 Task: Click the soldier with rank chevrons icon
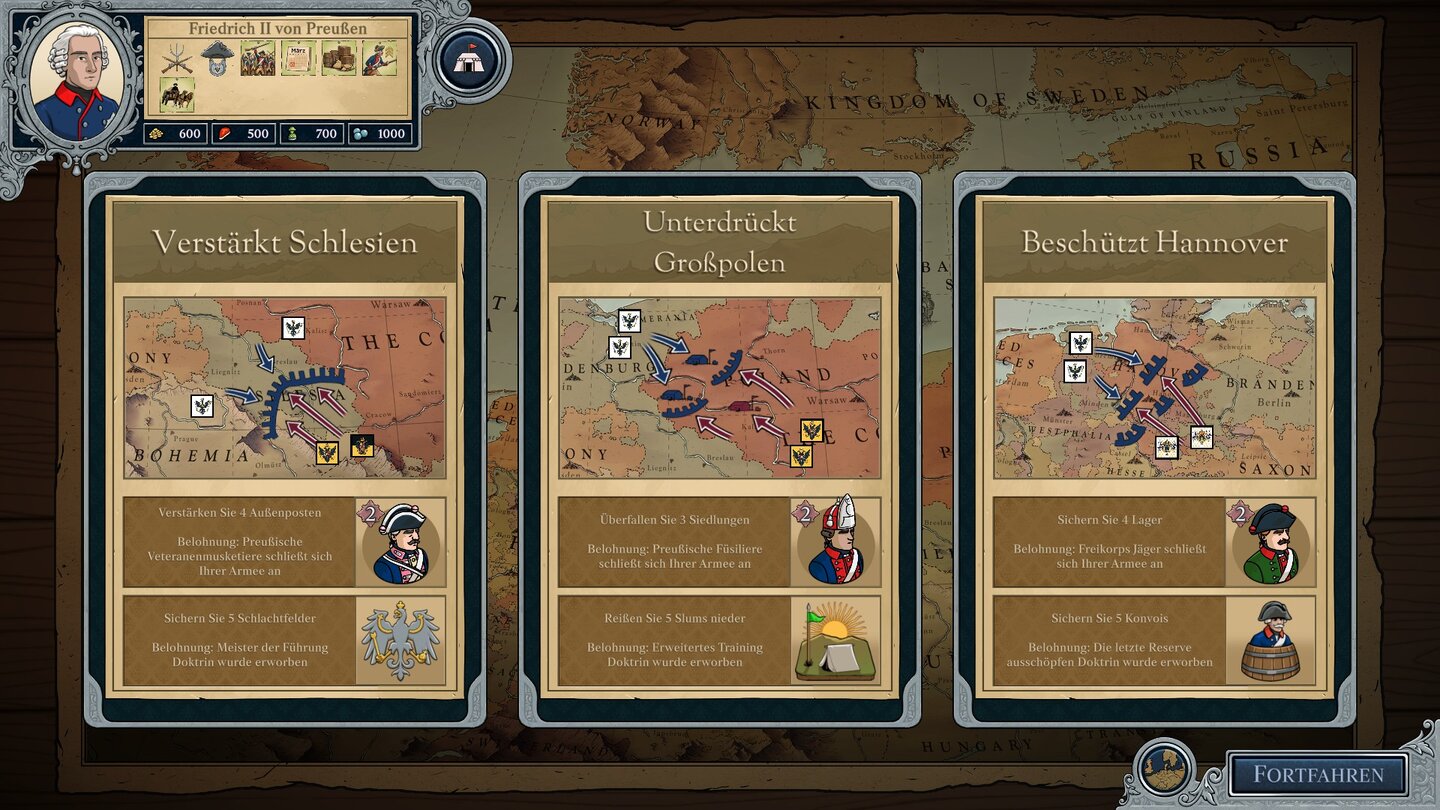(378, 58)
